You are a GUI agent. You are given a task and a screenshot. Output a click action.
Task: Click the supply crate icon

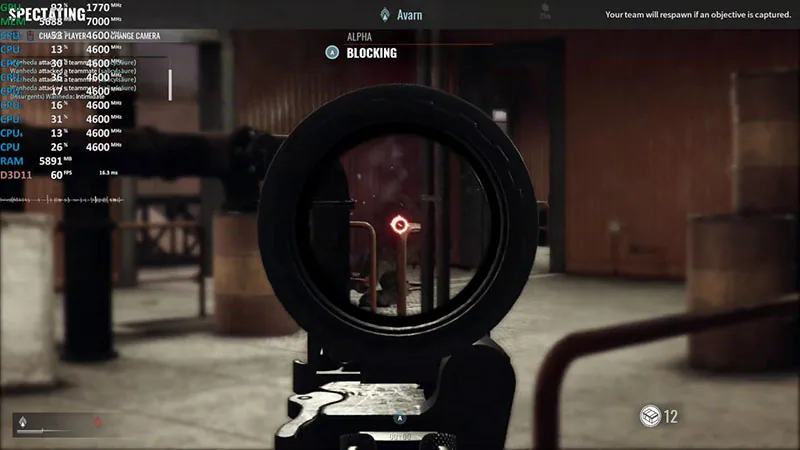point(650,415)
